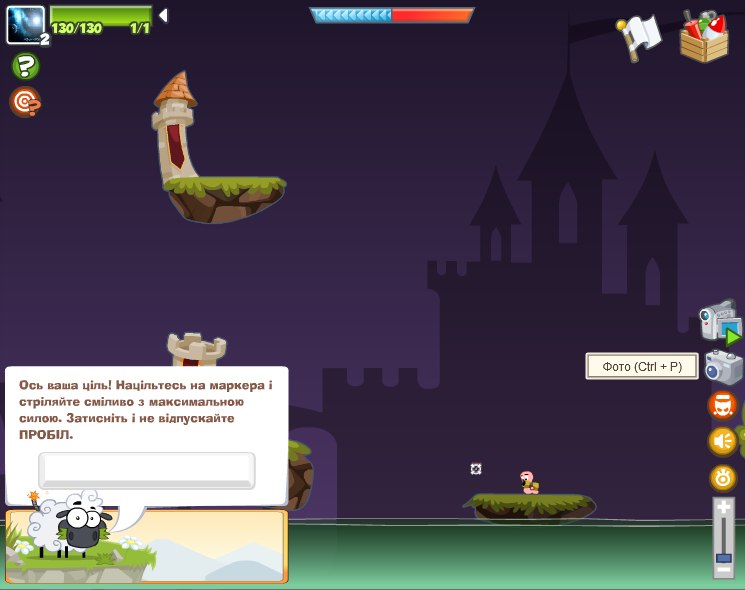Zoom in with the plus button

point(723,508)
